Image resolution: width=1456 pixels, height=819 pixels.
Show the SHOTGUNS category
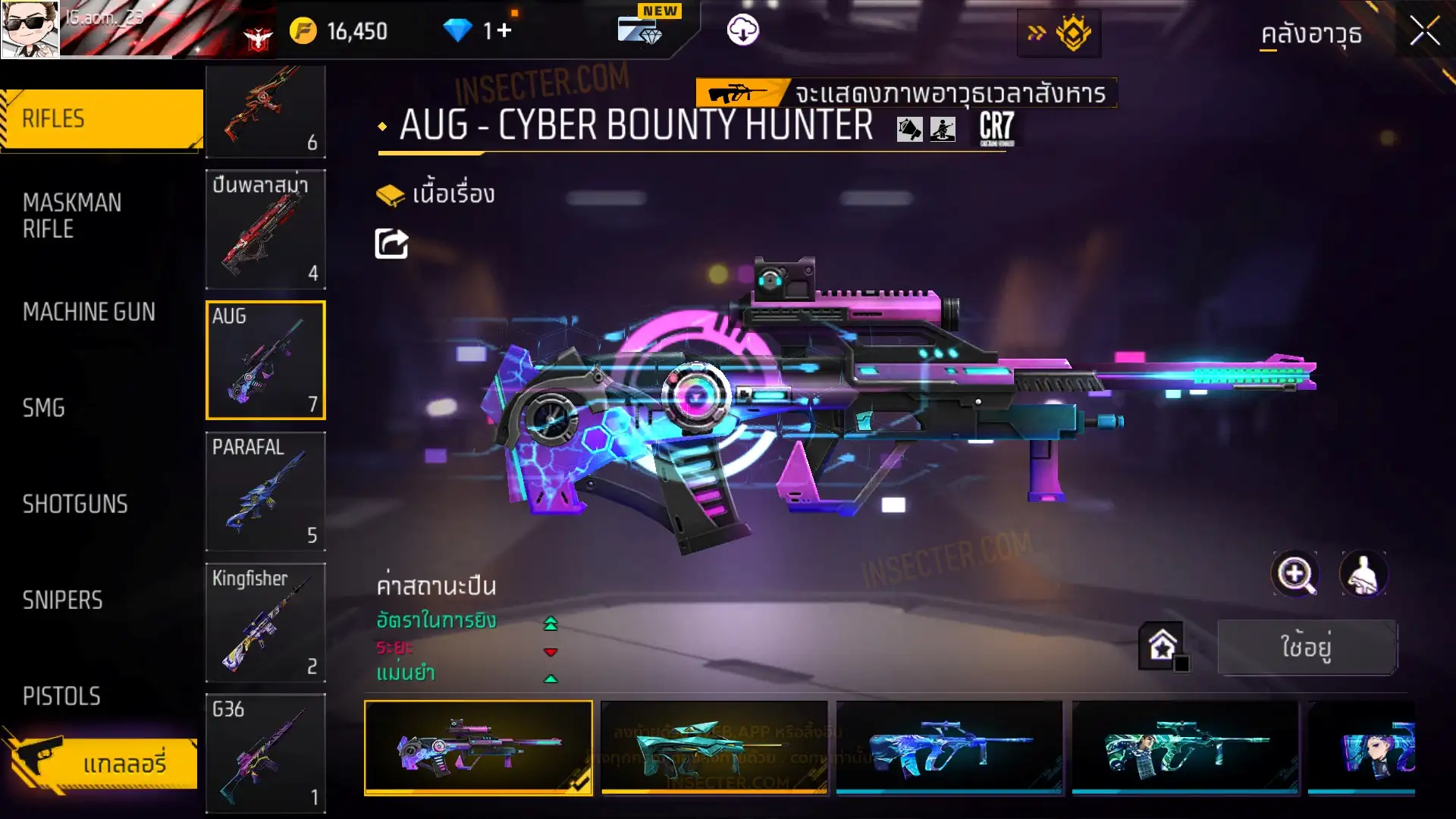[x=75, y=504]
